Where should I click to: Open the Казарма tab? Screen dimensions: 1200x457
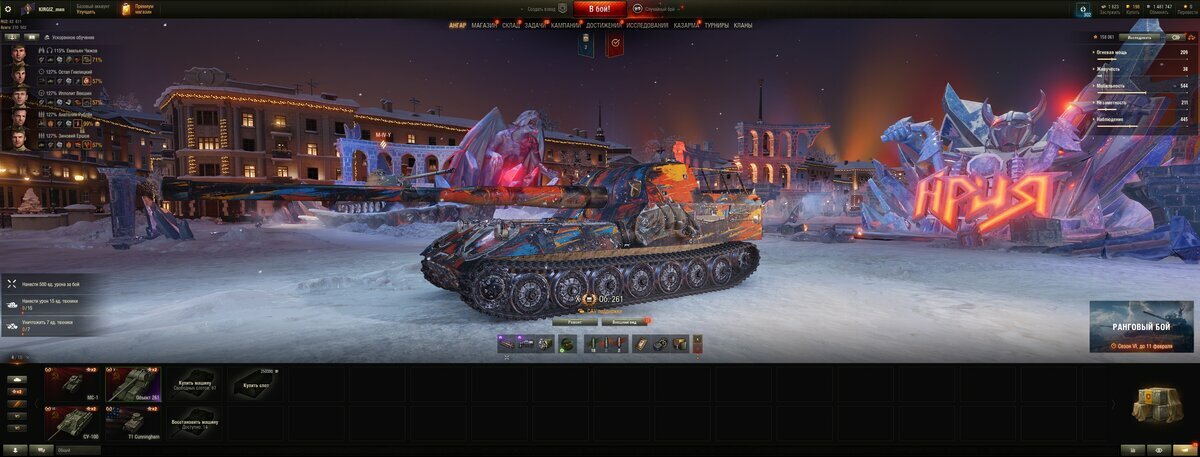686,25
